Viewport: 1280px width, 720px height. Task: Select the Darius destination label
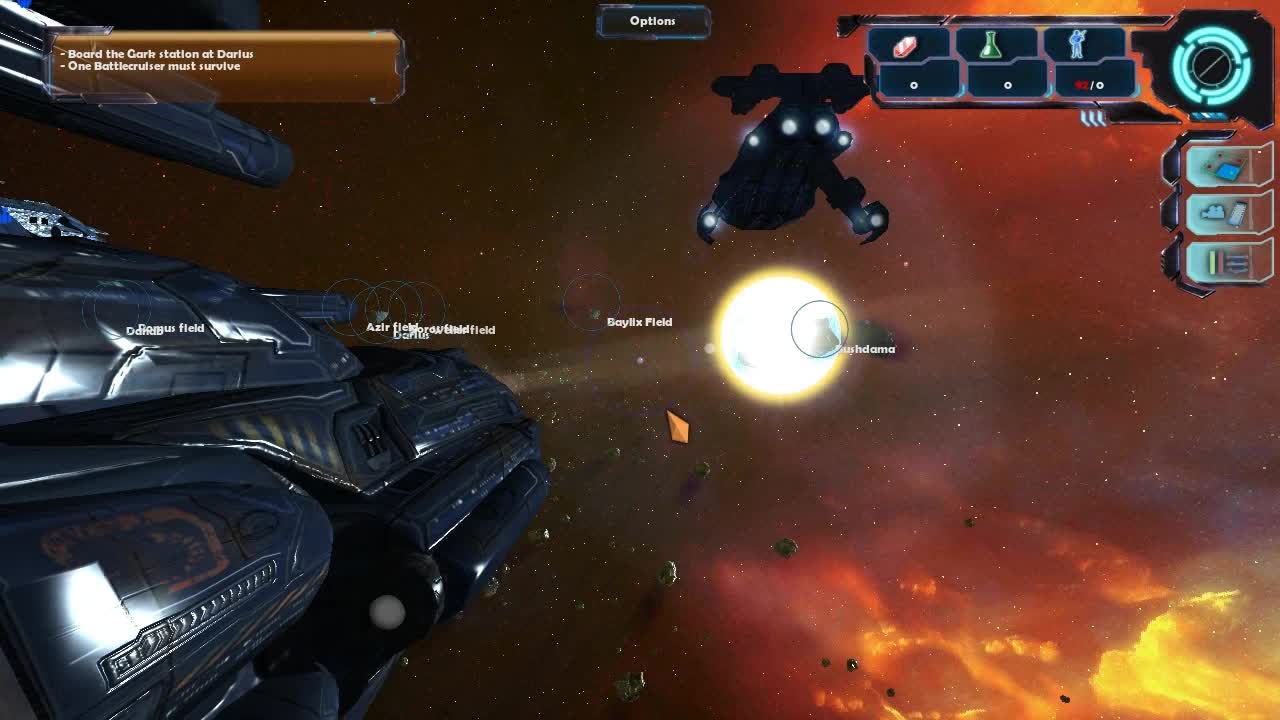[x=411, y=335]
